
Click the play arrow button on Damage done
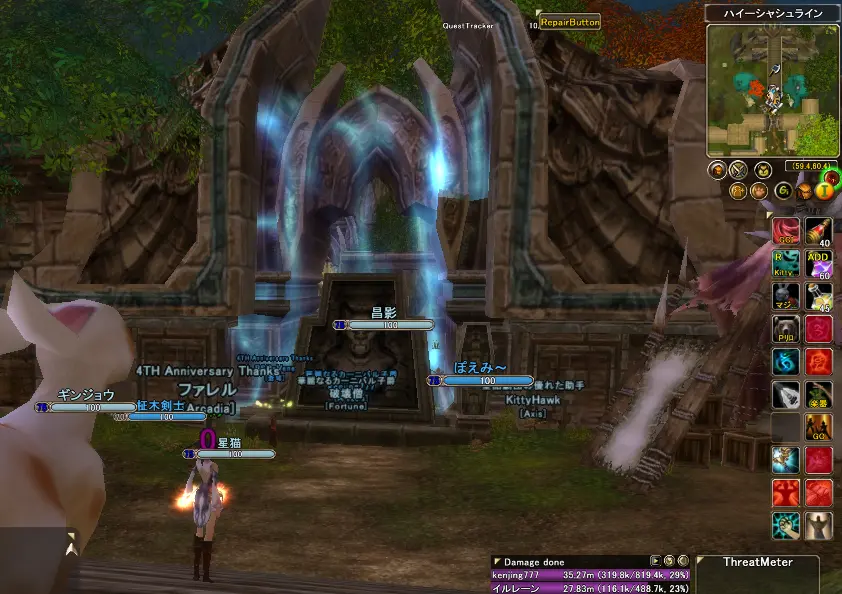click(655, 562)
